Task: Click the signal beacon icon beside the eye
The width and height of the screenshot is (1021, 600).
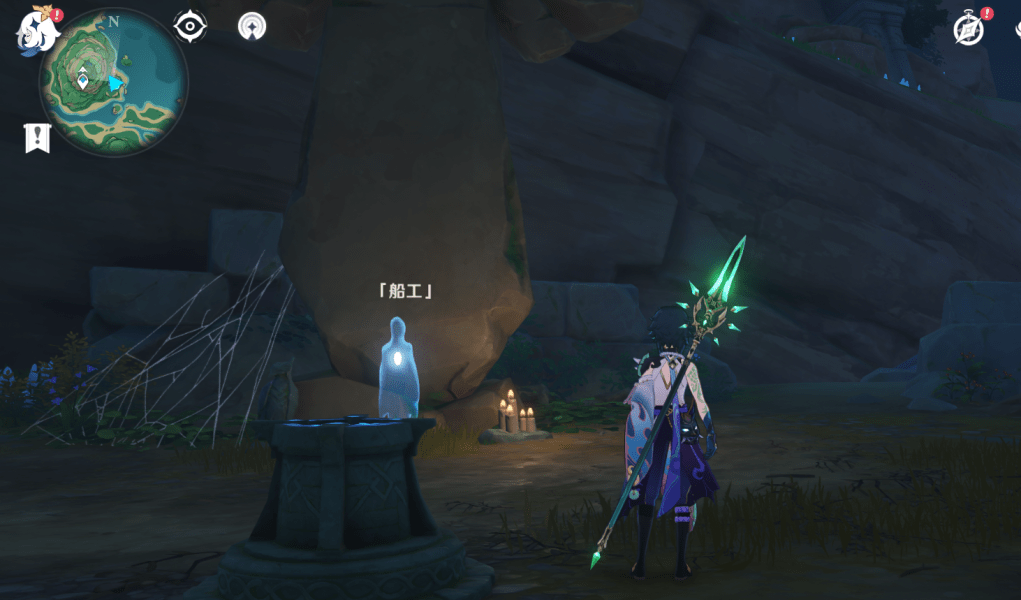Action: coord(252,26)
